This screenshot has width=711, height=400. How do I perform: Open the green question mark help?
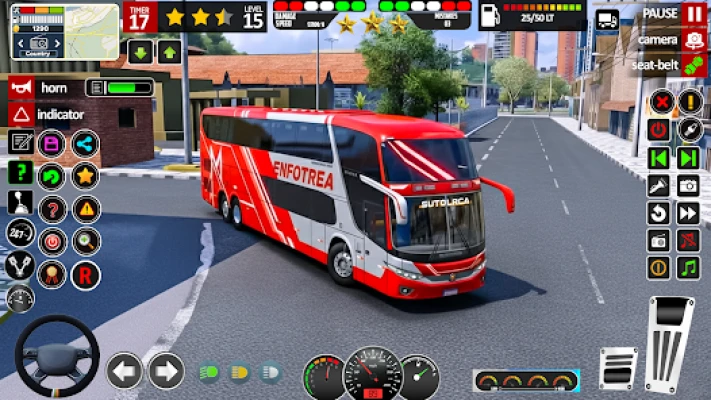(20, 172)
